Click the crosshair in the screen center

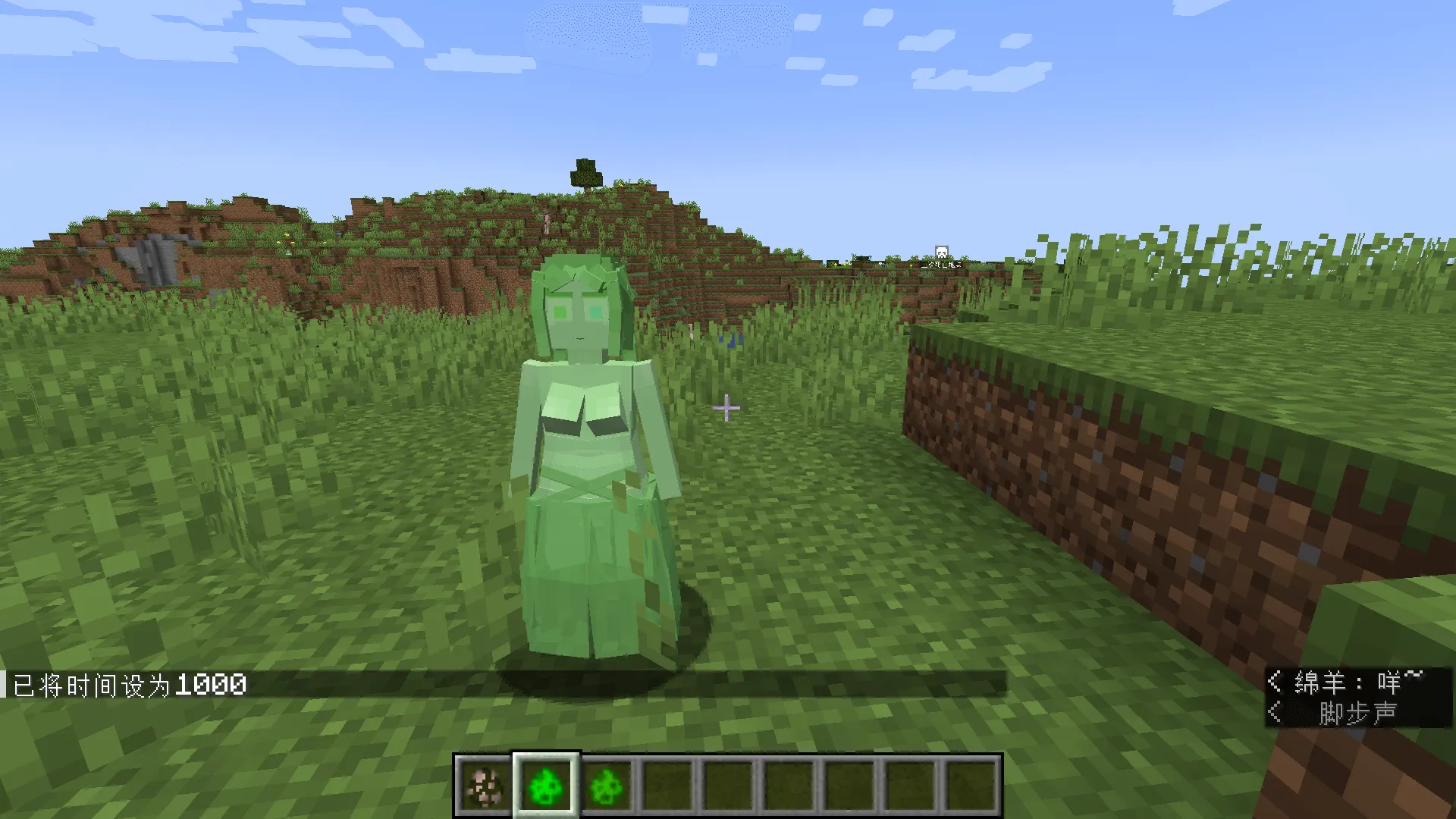pos(726,408)
